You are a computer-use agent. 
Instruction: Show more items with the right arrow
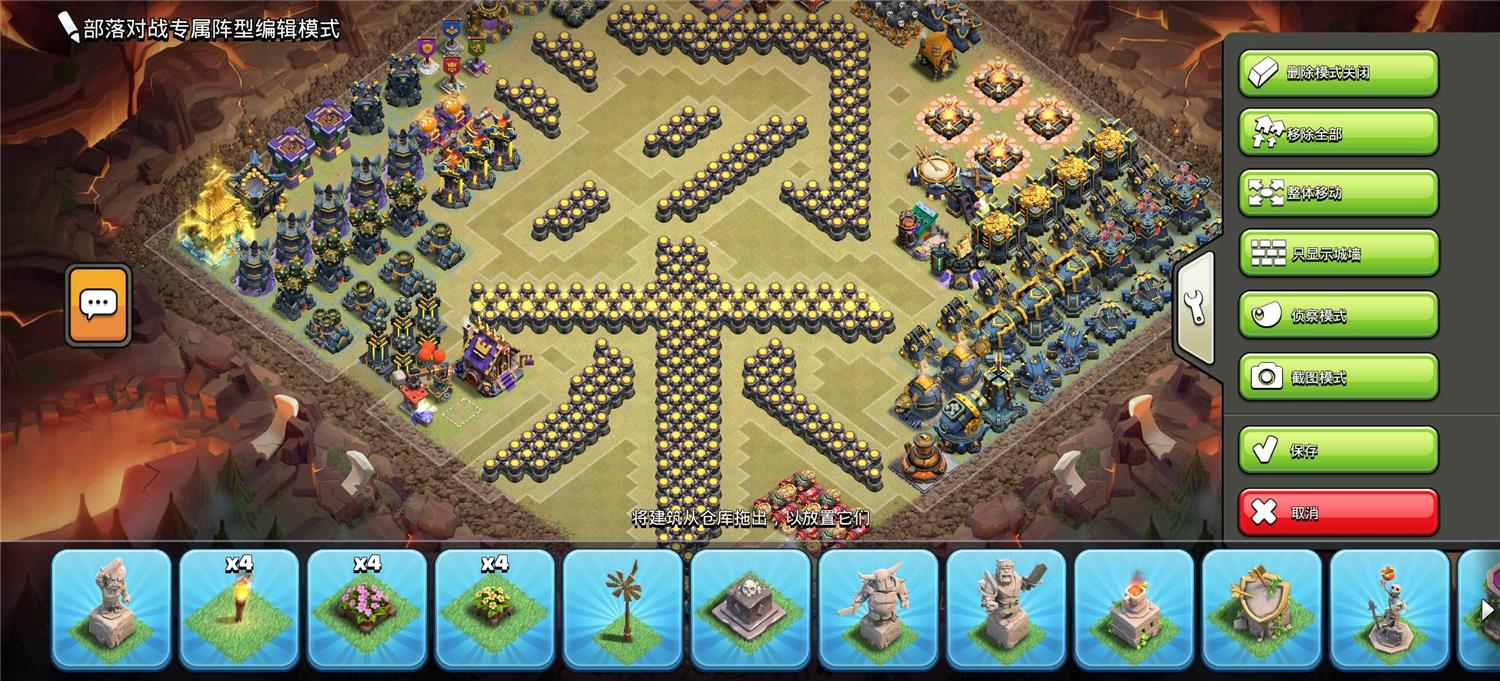click(1487, 609)
